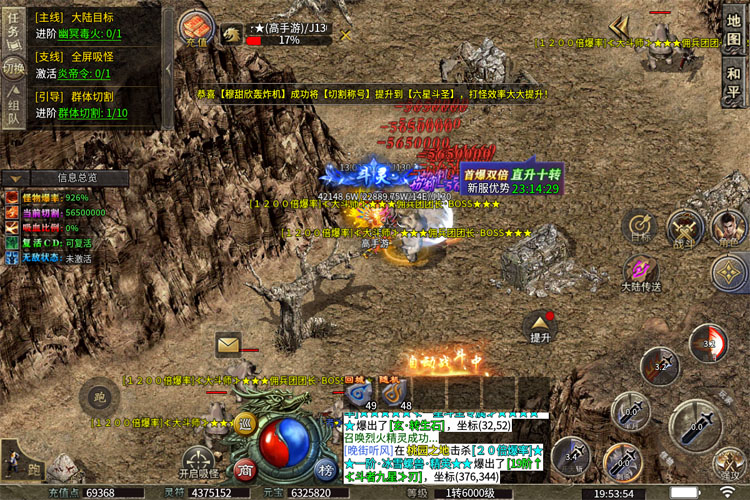Open the blue 榜 ranking button

pos(325,470)
